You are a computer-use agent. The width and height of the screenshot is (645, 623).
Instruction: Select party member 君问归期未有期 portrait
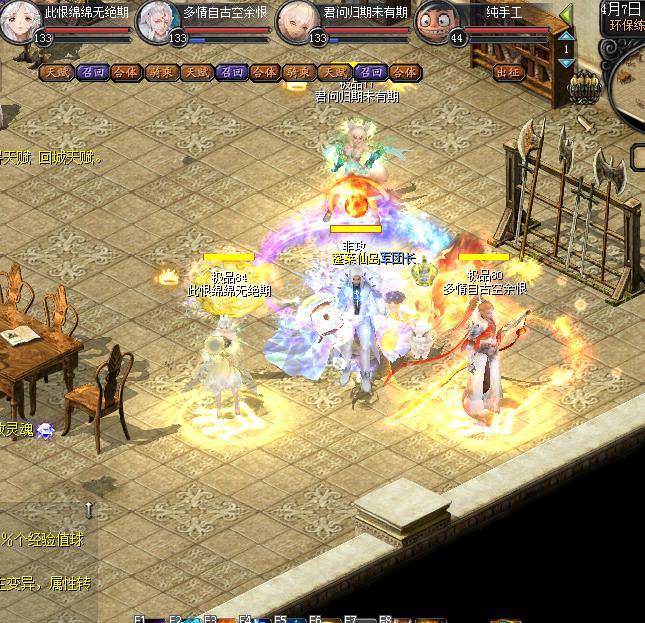click(x=293, y=19)
